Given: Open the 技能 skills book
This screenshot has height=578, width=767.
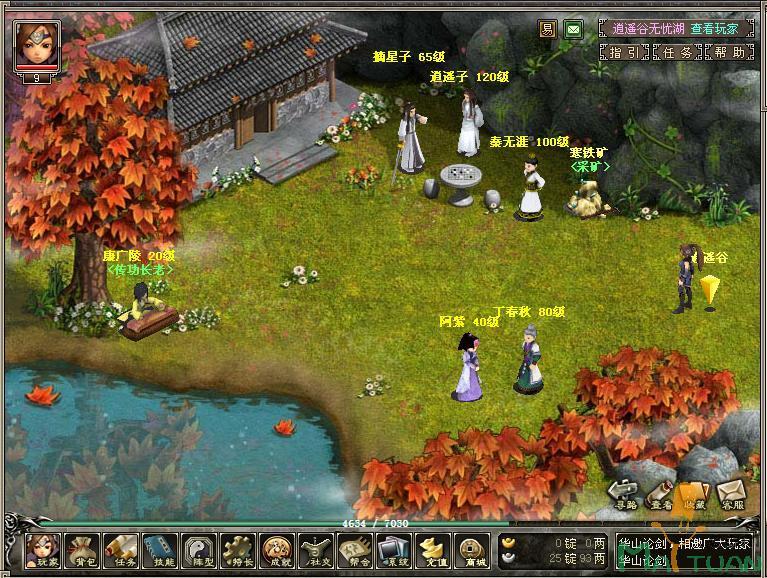Looking at the screenshot, I should (x=159, y=550).
